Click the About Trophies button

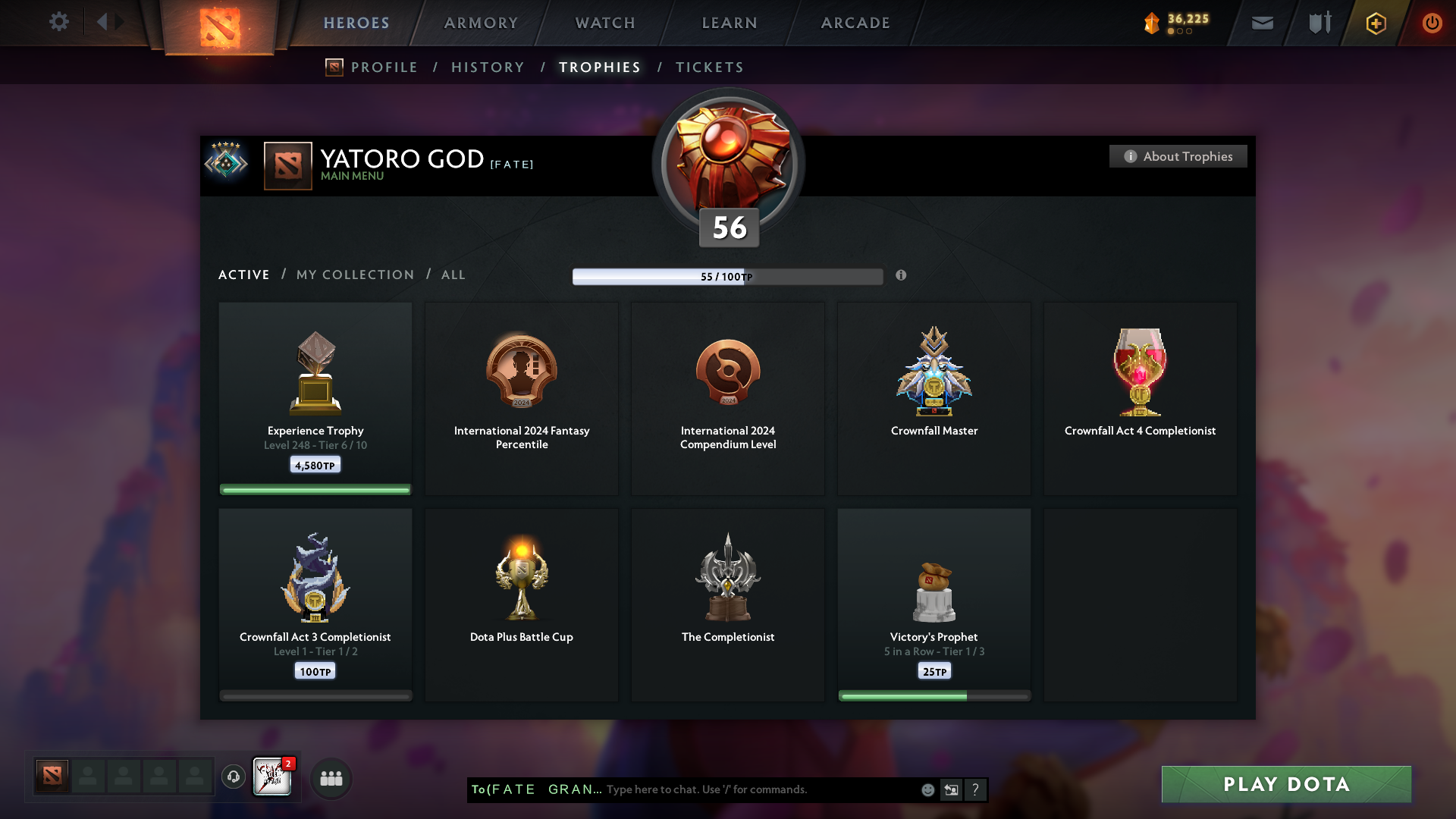point(1178,156)
